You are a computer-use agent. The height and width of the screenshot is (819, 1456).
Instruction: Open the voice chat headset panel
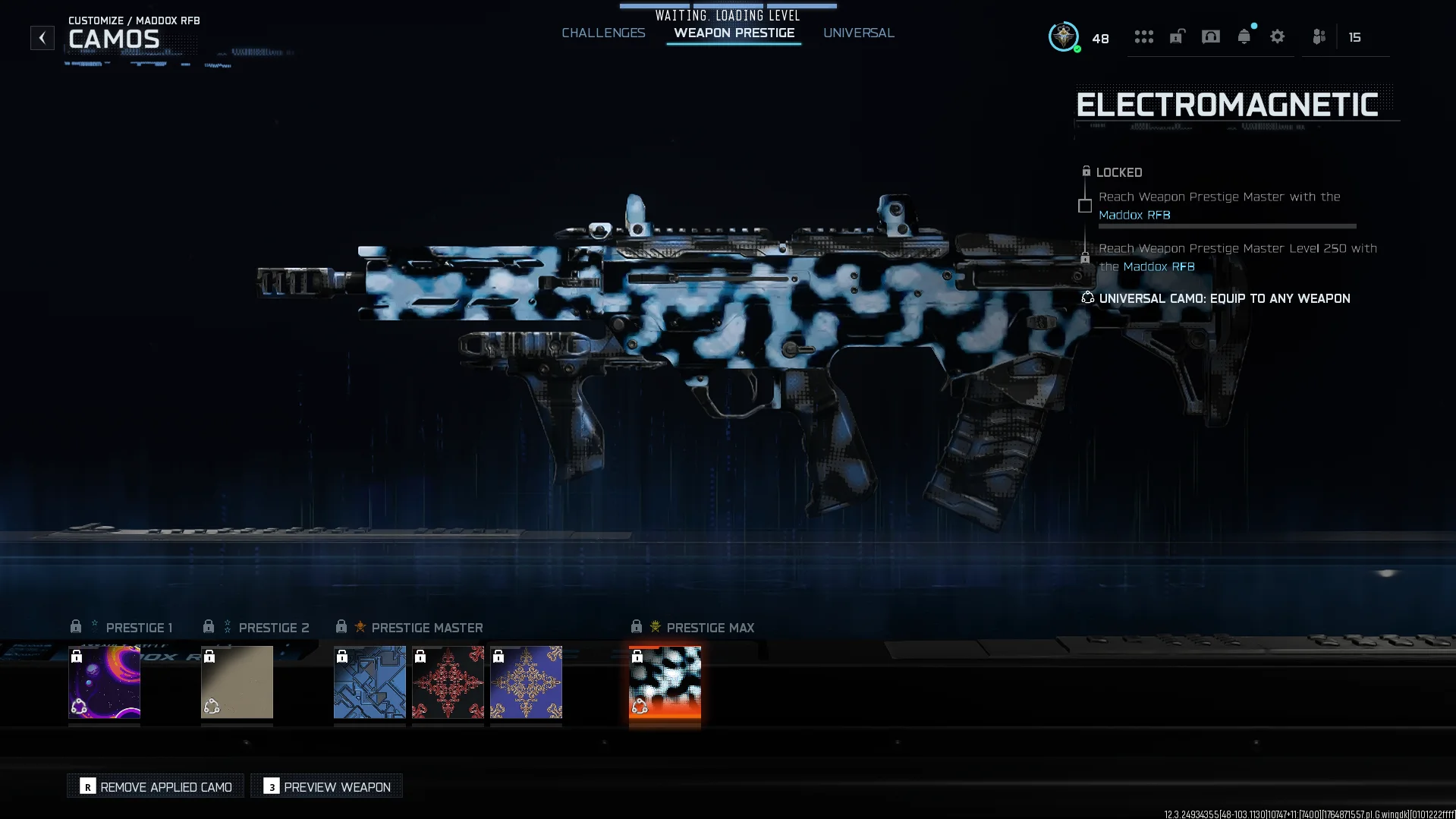click(x=1209, y=36)
